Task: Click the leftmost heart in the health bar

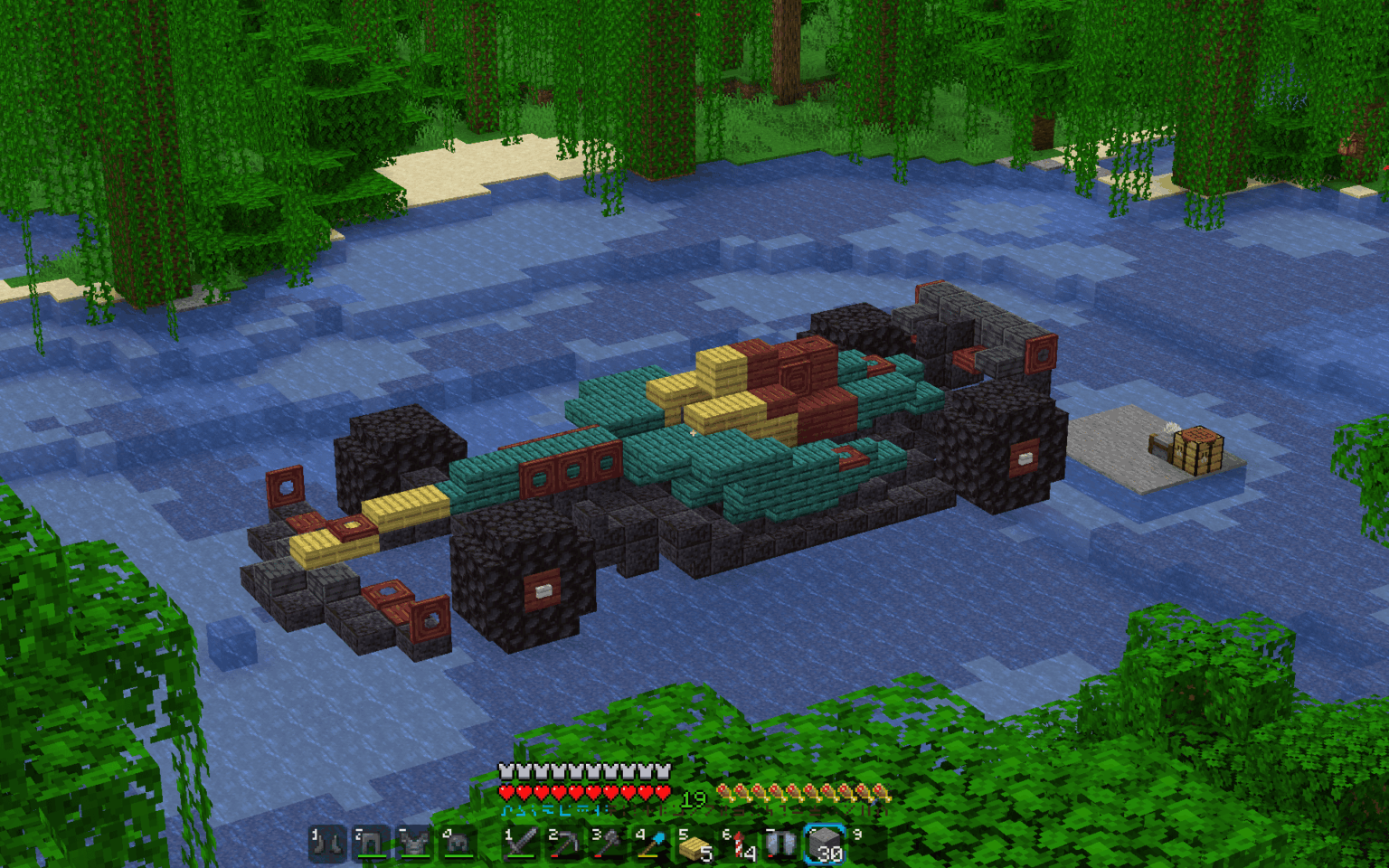Action: coord(506,792)
